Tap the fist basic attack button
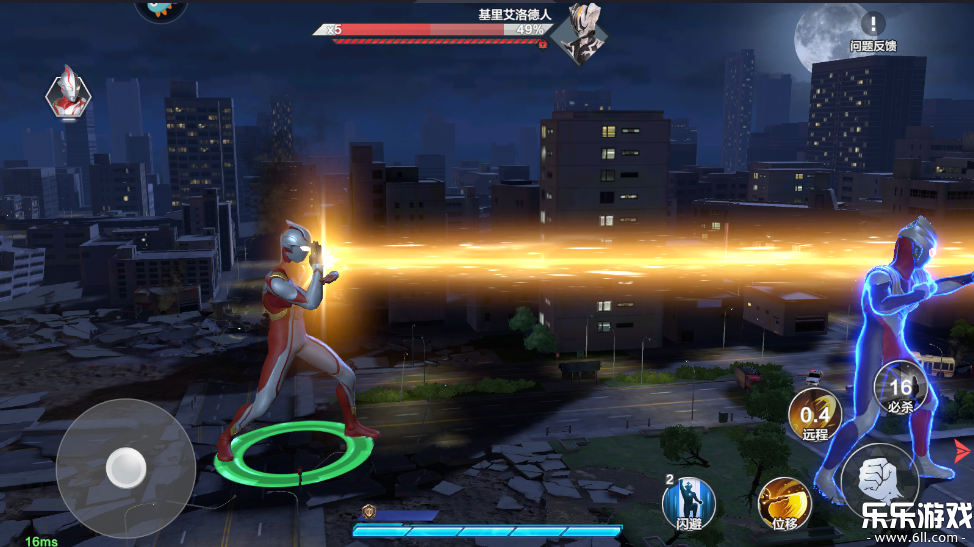974x547 pixels. (x=881, y=478)
